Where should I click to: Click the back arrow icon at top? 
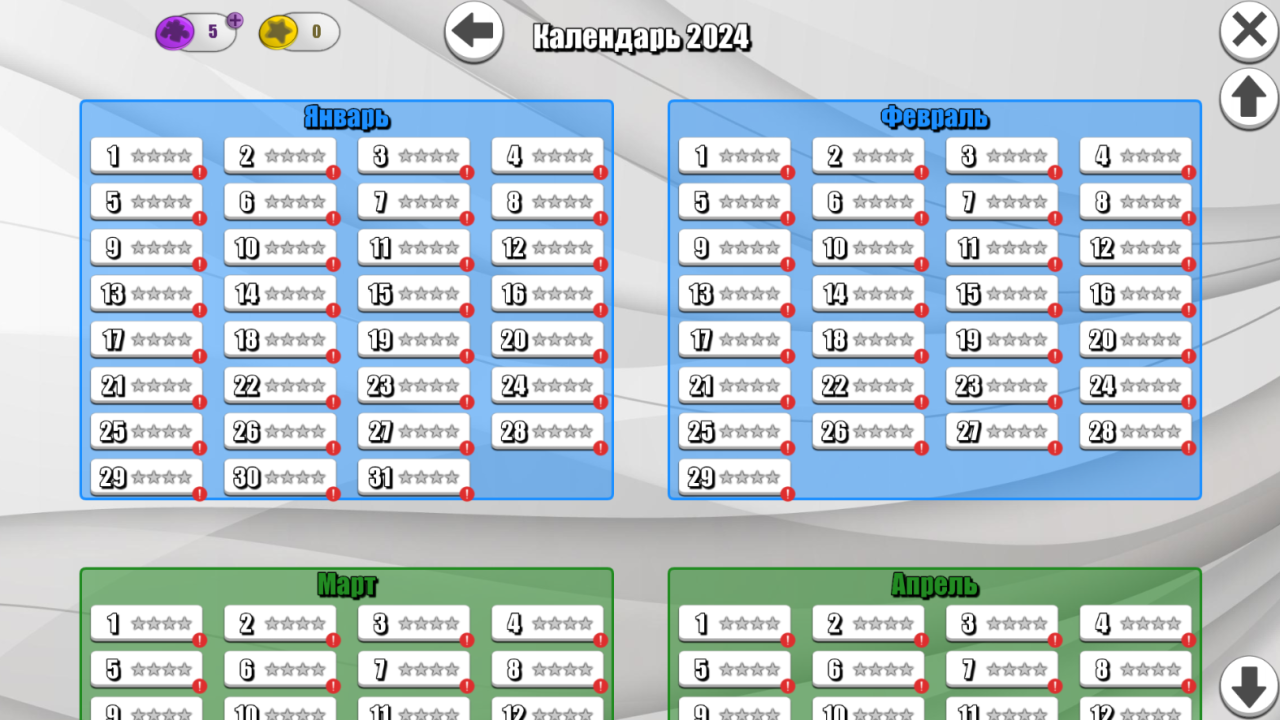tap(471, 31)
